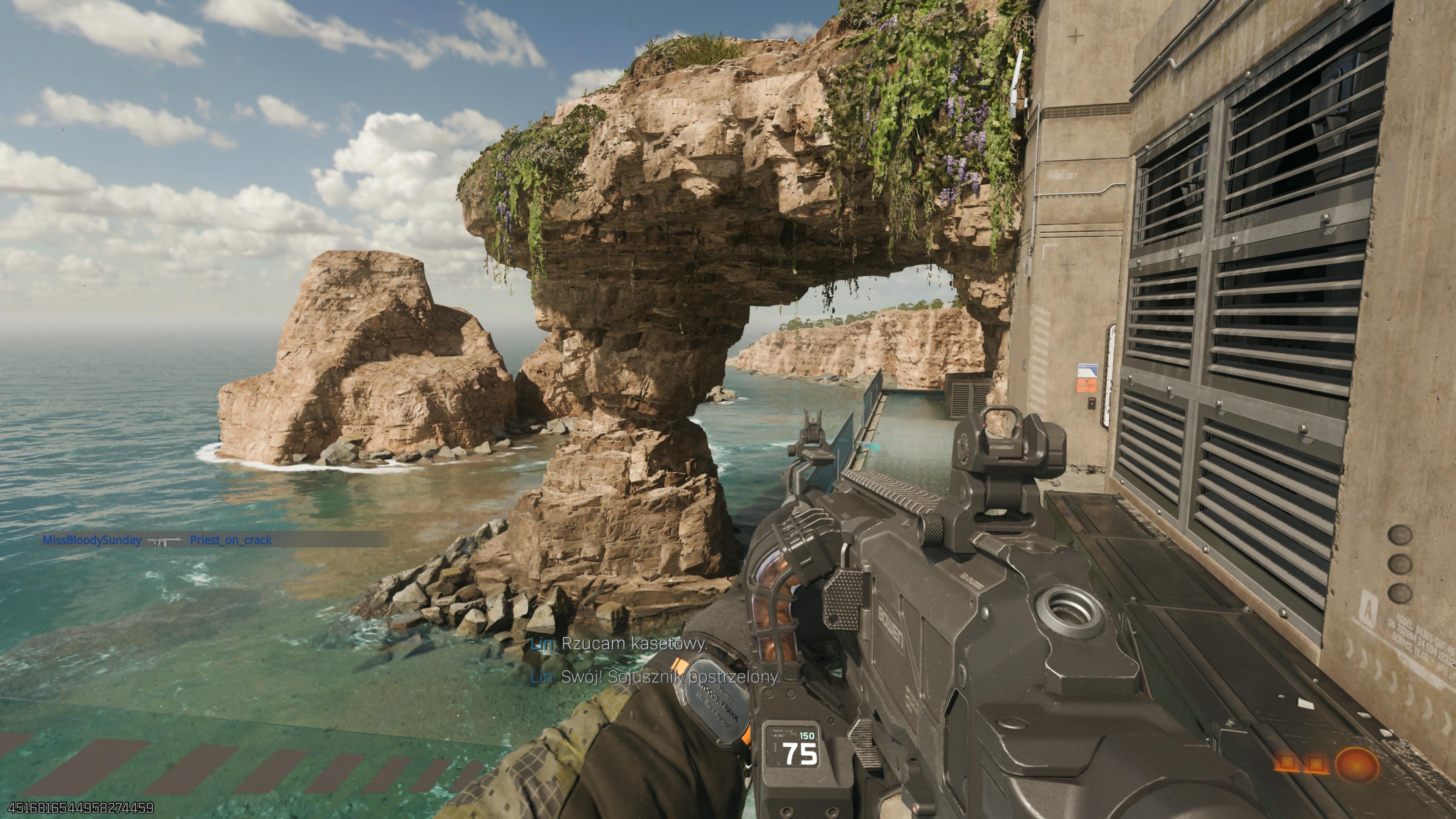Viewport: 1456px width, 819px height.
Task: Select MissBloodySunday in the kill feed
Action: click(x=91, y=540)
